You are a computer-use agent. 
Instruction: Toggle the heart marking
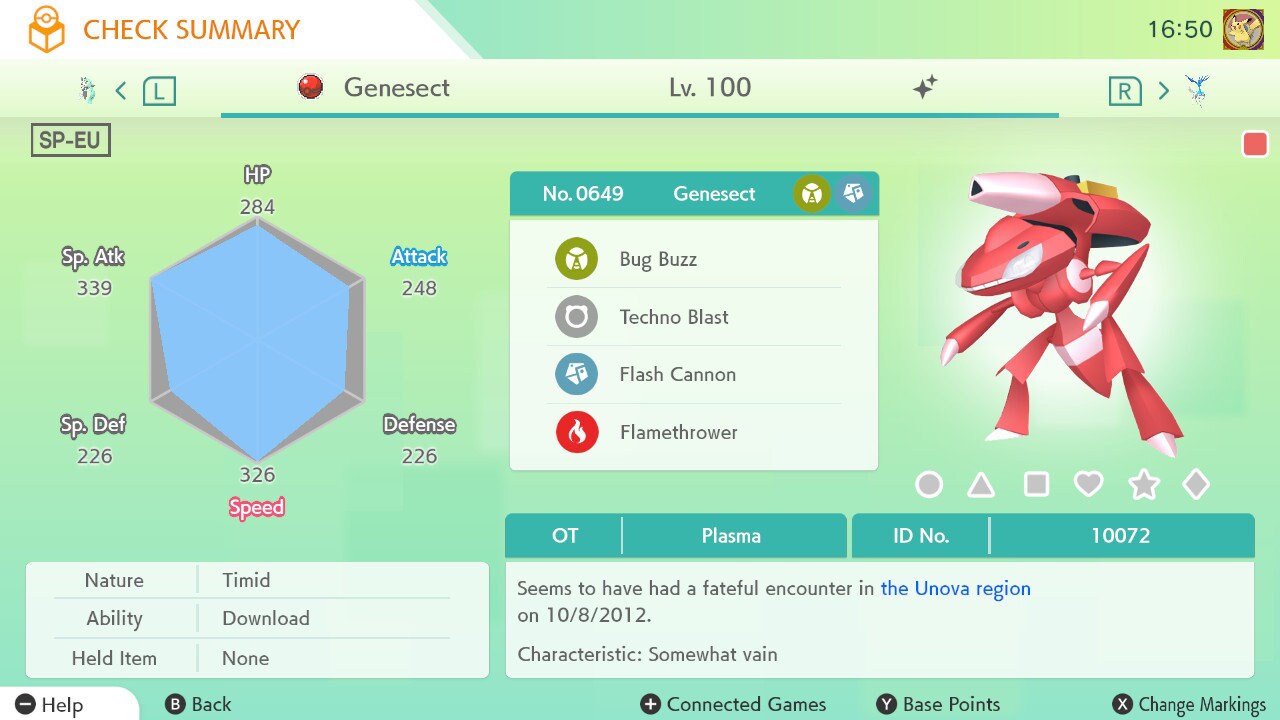point(1088,485)
